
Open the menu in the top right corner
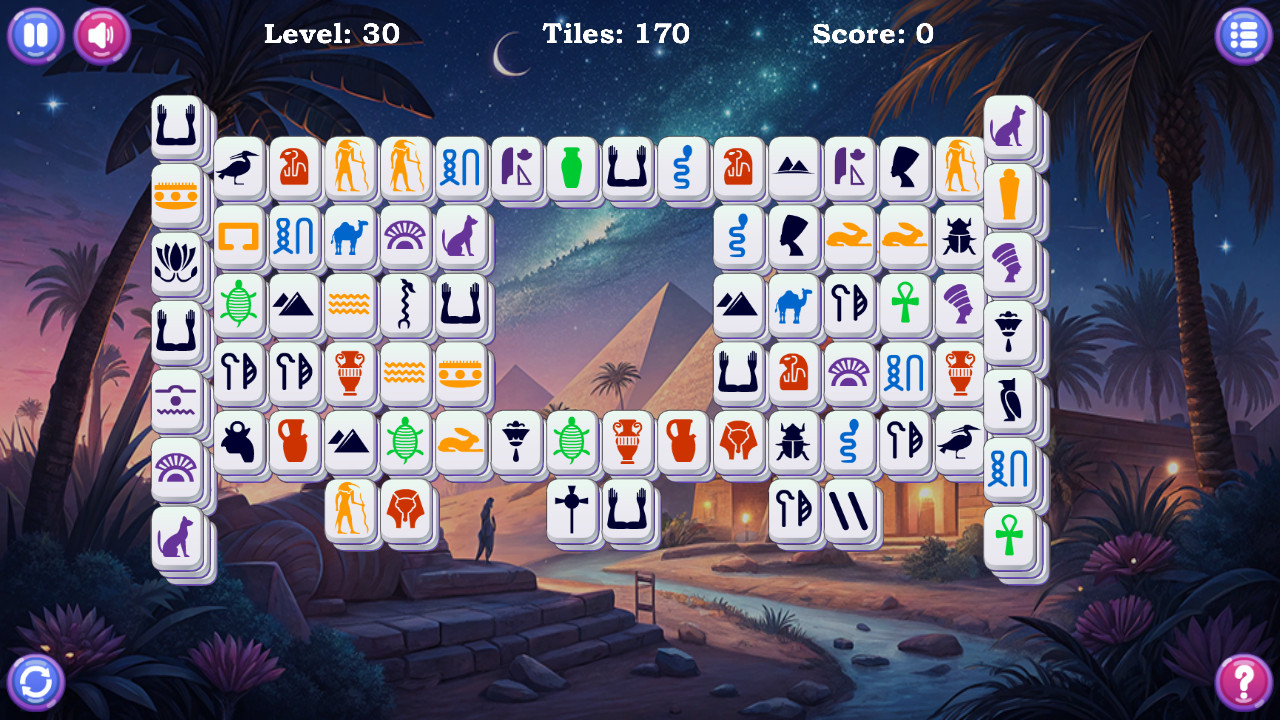(x=1243, y=35)
